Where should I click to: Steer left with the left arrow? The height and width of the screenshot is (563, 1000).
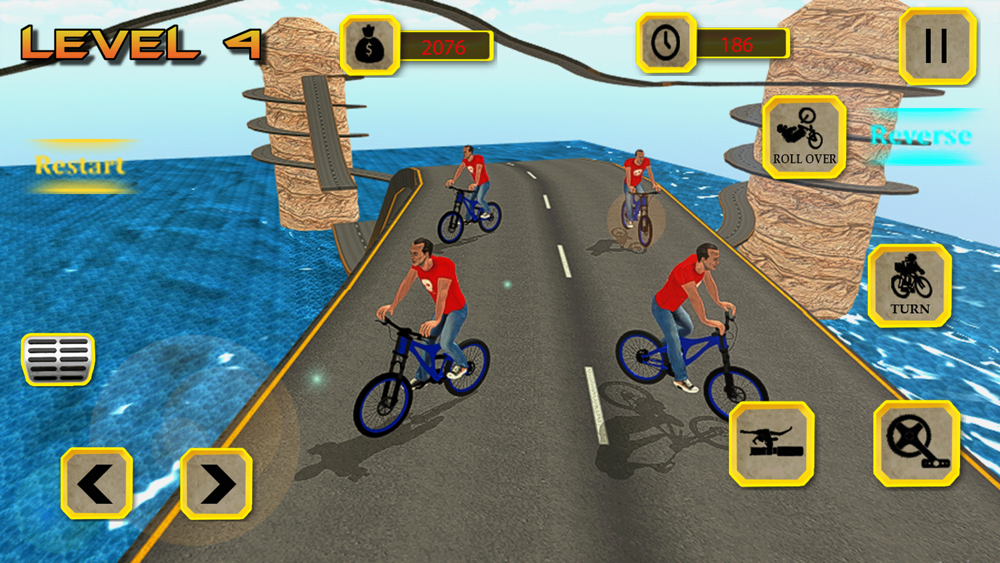[x=97, y=484]
